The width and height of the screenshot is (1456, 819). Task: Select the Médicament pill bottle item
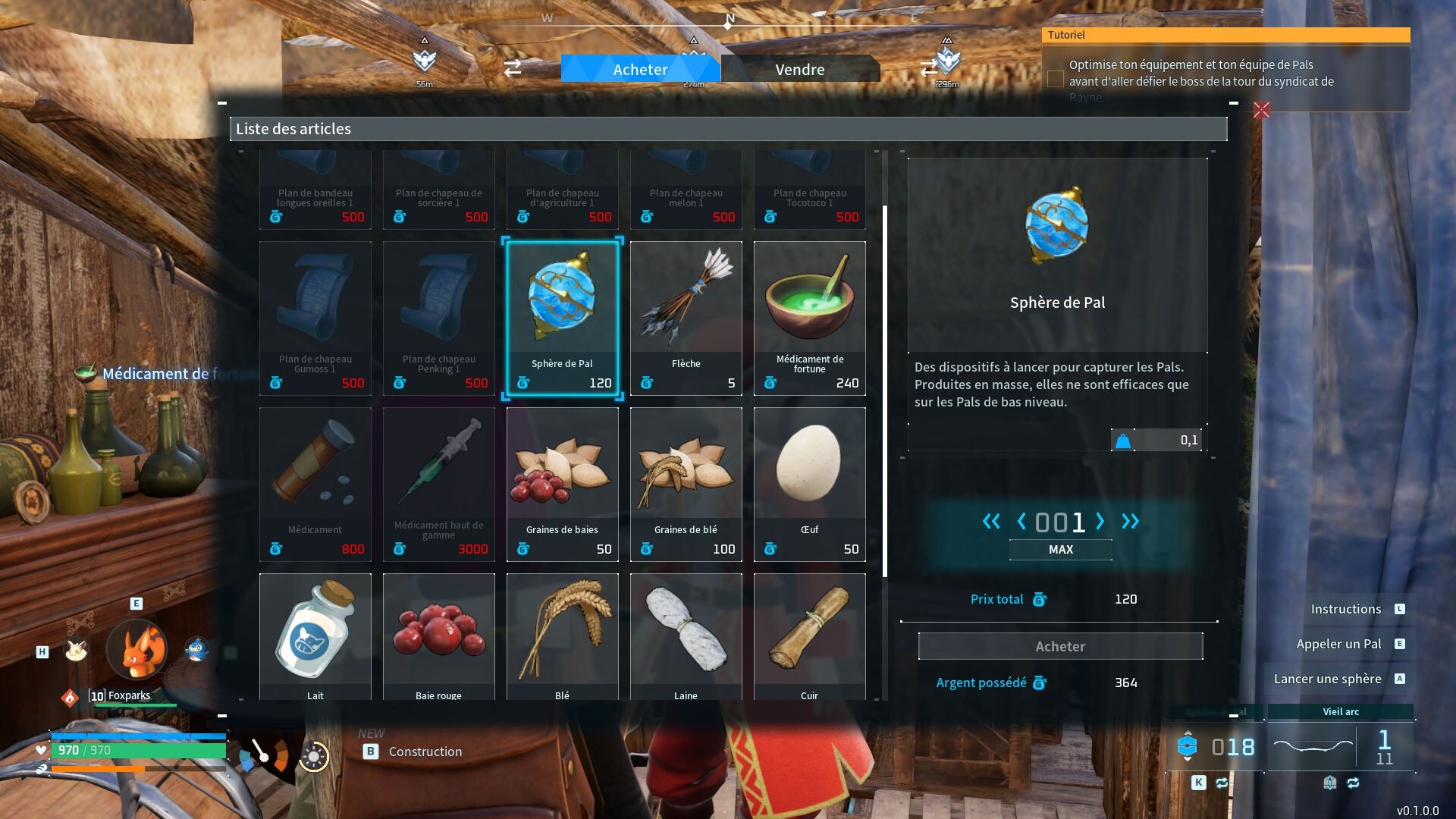pyautogui.click(x=315, y=484)
